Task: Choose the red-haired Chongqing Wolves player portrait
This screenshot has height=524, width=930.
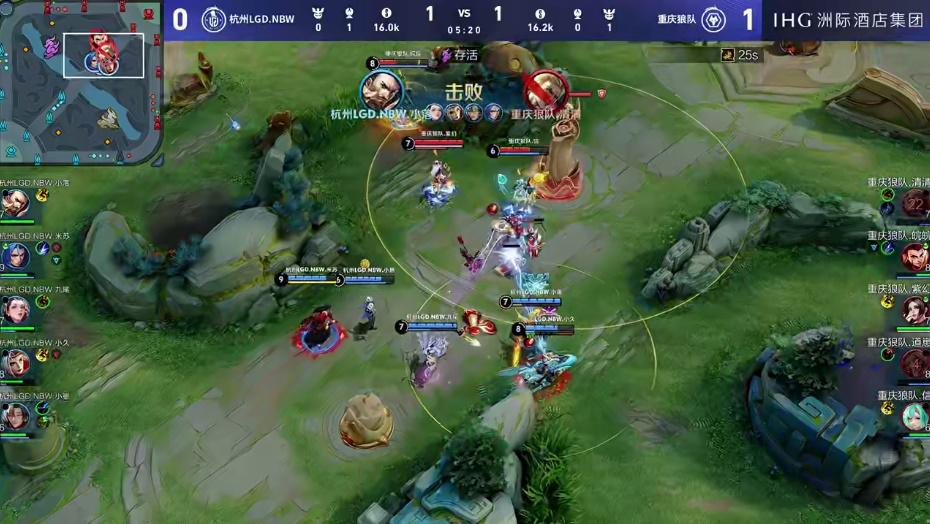Action: pos(914,257)
